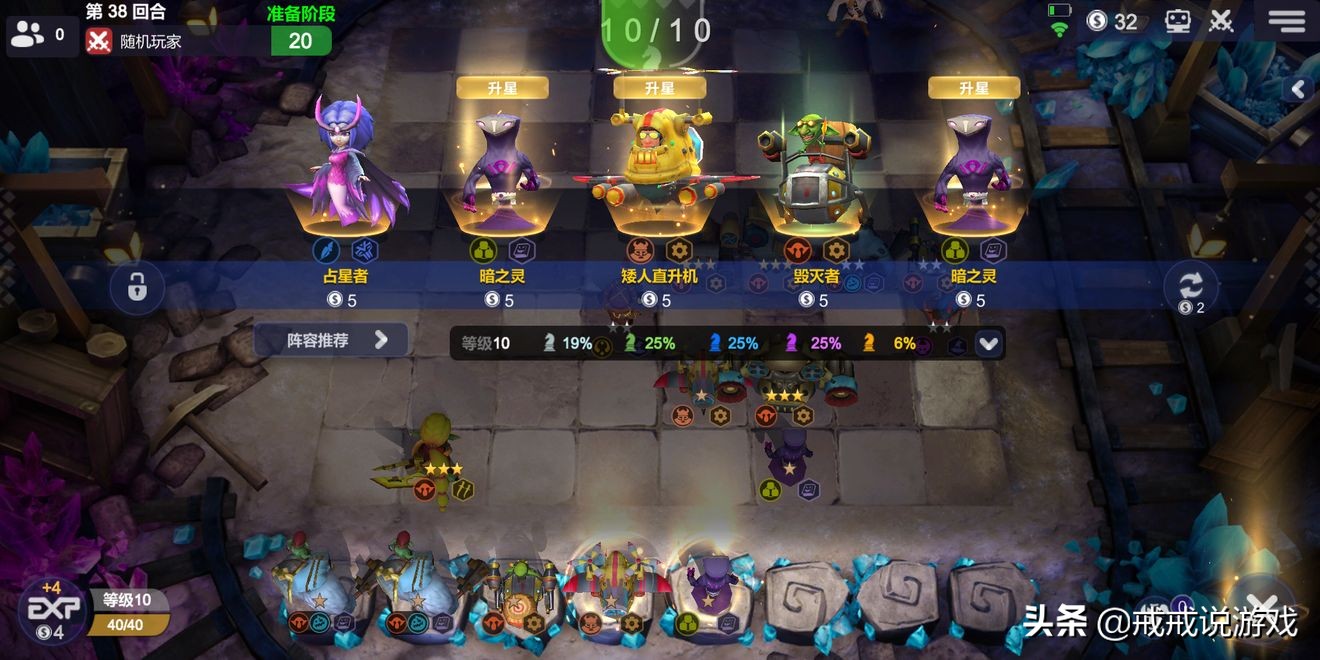Close the shop with the X button
Screen dimensions: 1320x660
(1264, 606)
